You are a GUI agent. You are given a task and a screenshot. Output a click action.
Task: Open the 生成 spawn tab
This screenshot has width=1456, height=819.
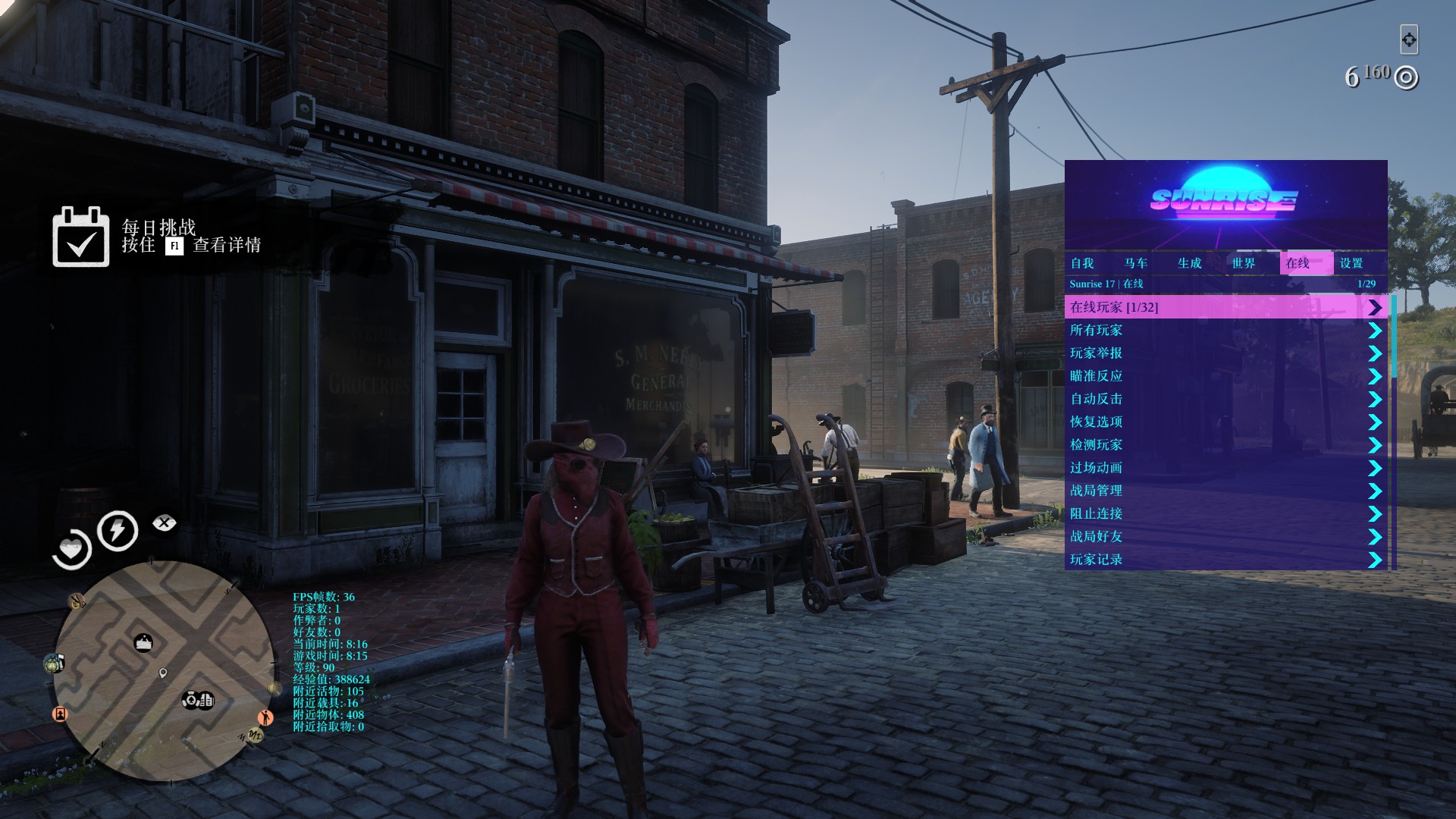click(x=1190, y=263)
